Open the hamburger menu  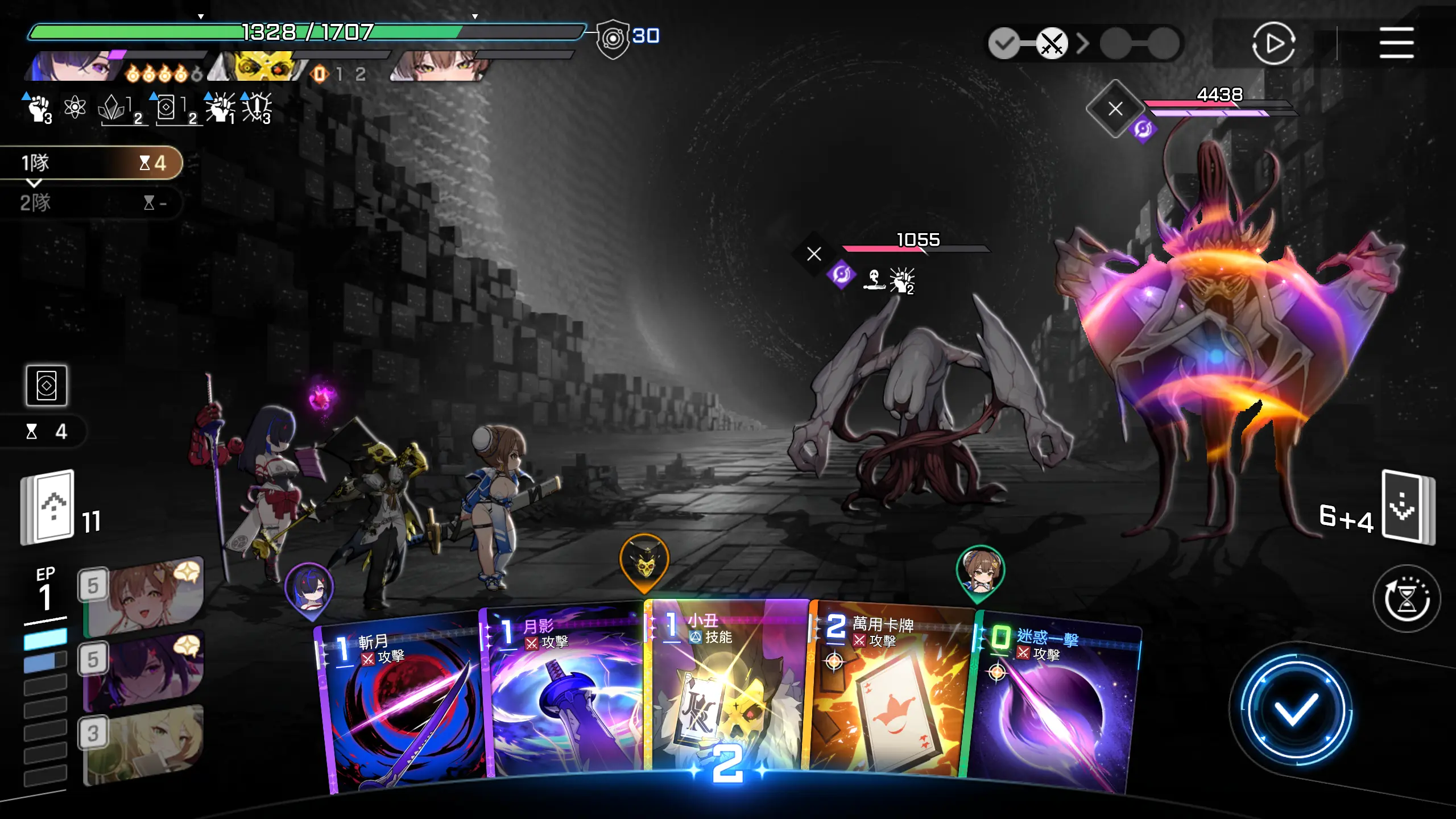point(1396,43)
